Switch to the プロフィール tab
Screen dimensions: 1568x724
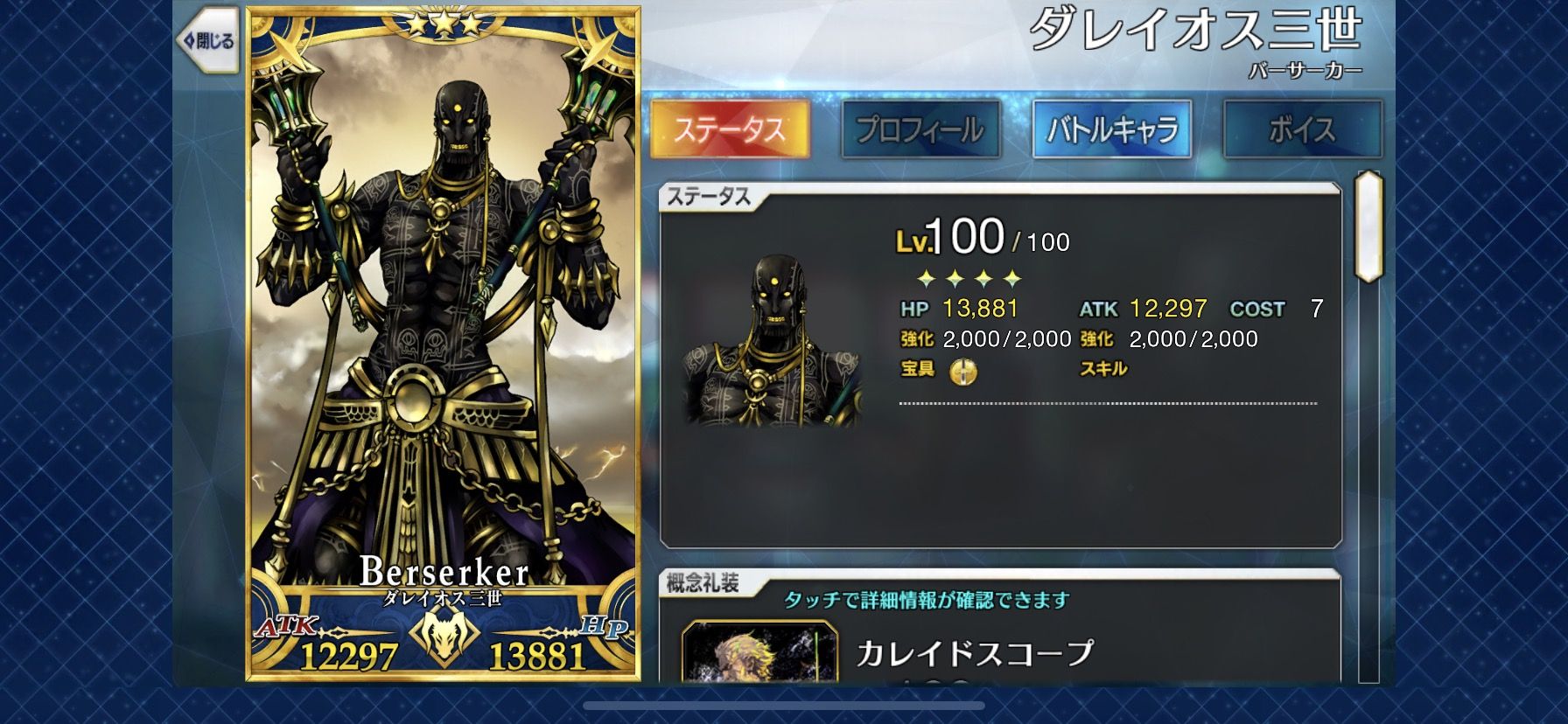click(920, 127)
